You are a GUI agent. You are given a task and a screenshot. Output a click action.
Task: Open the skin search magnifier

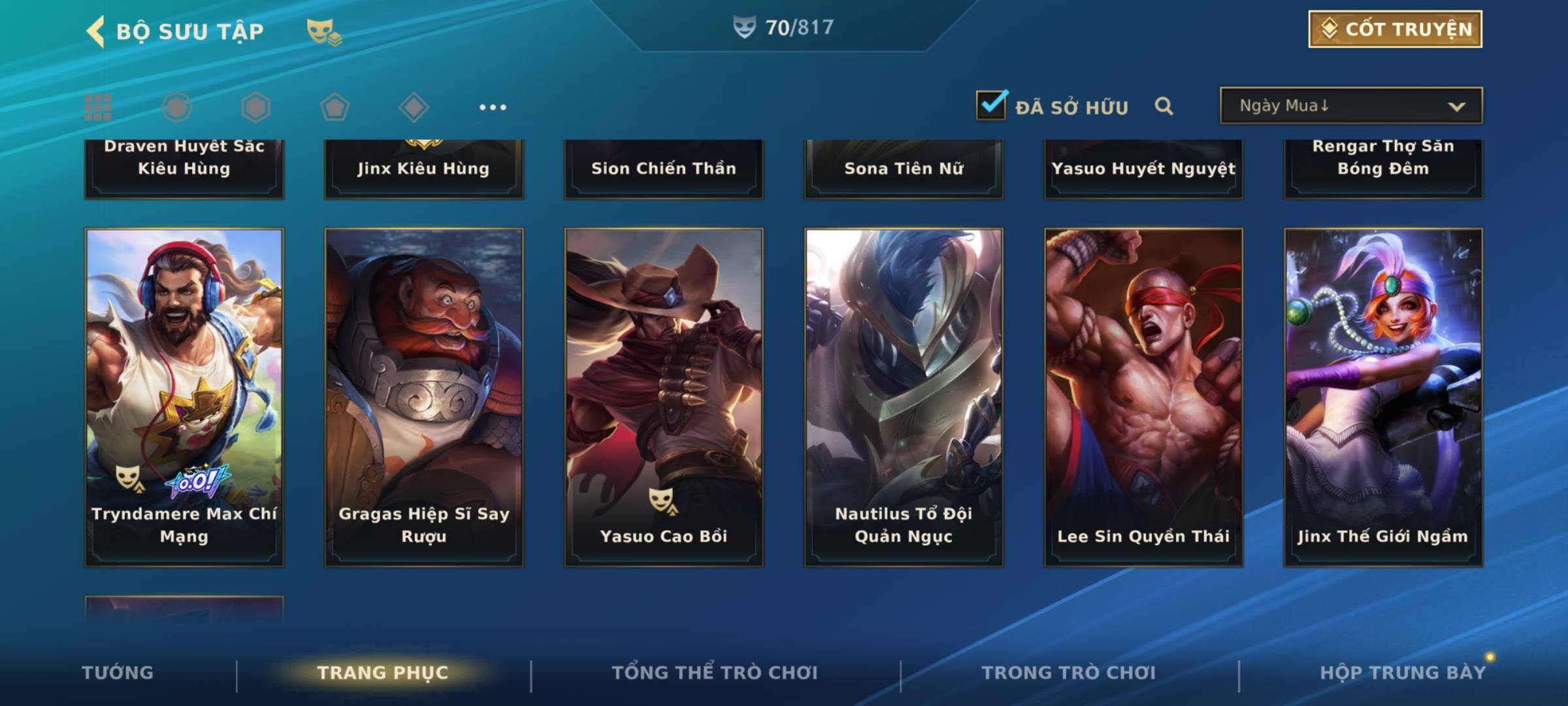tap(1164, 106)
